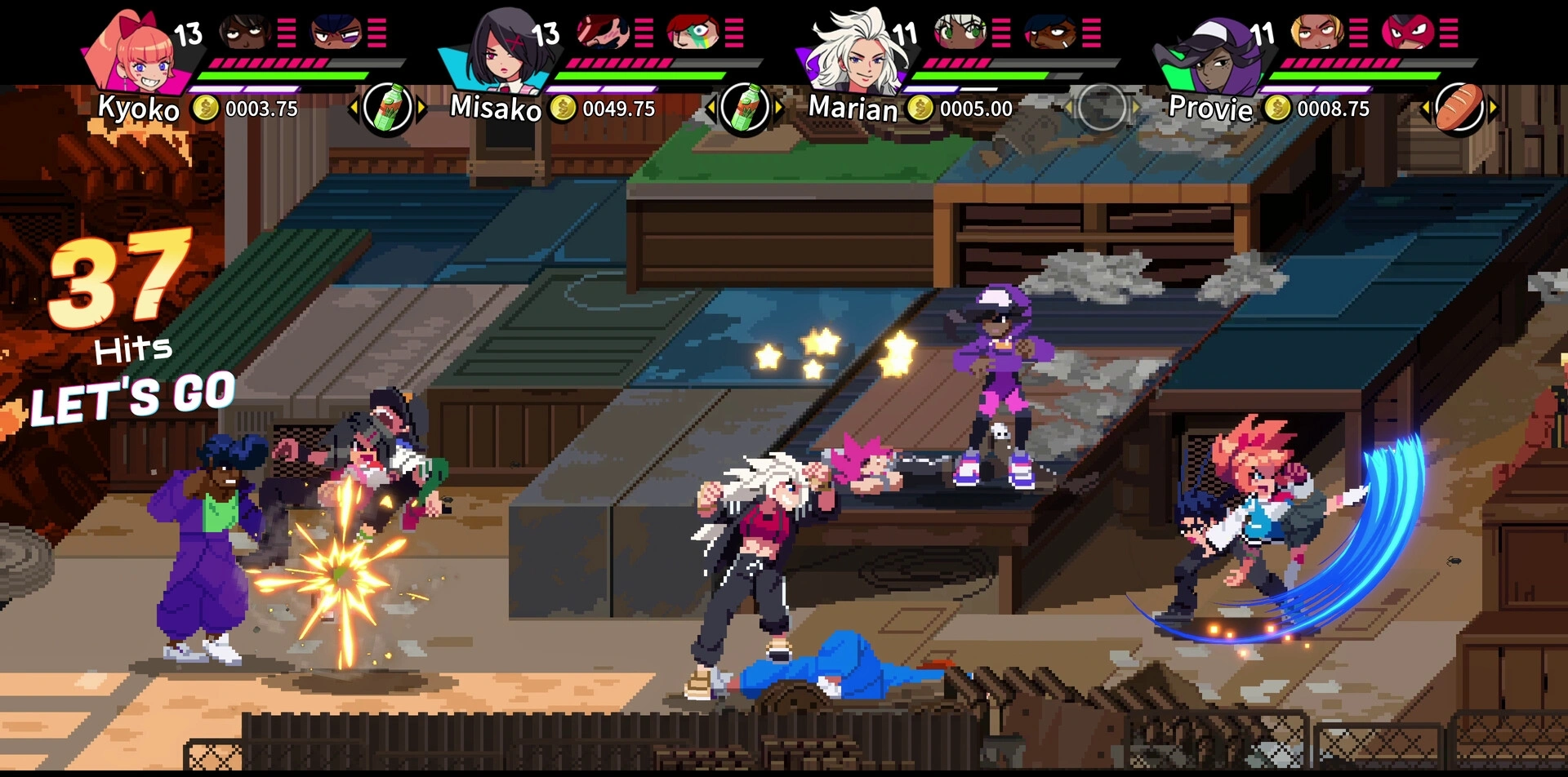The height and width of the screenshot is (777, 1568).
Task: Choose Marian's green-eyed recruit icon
Action: click(960, 32)
